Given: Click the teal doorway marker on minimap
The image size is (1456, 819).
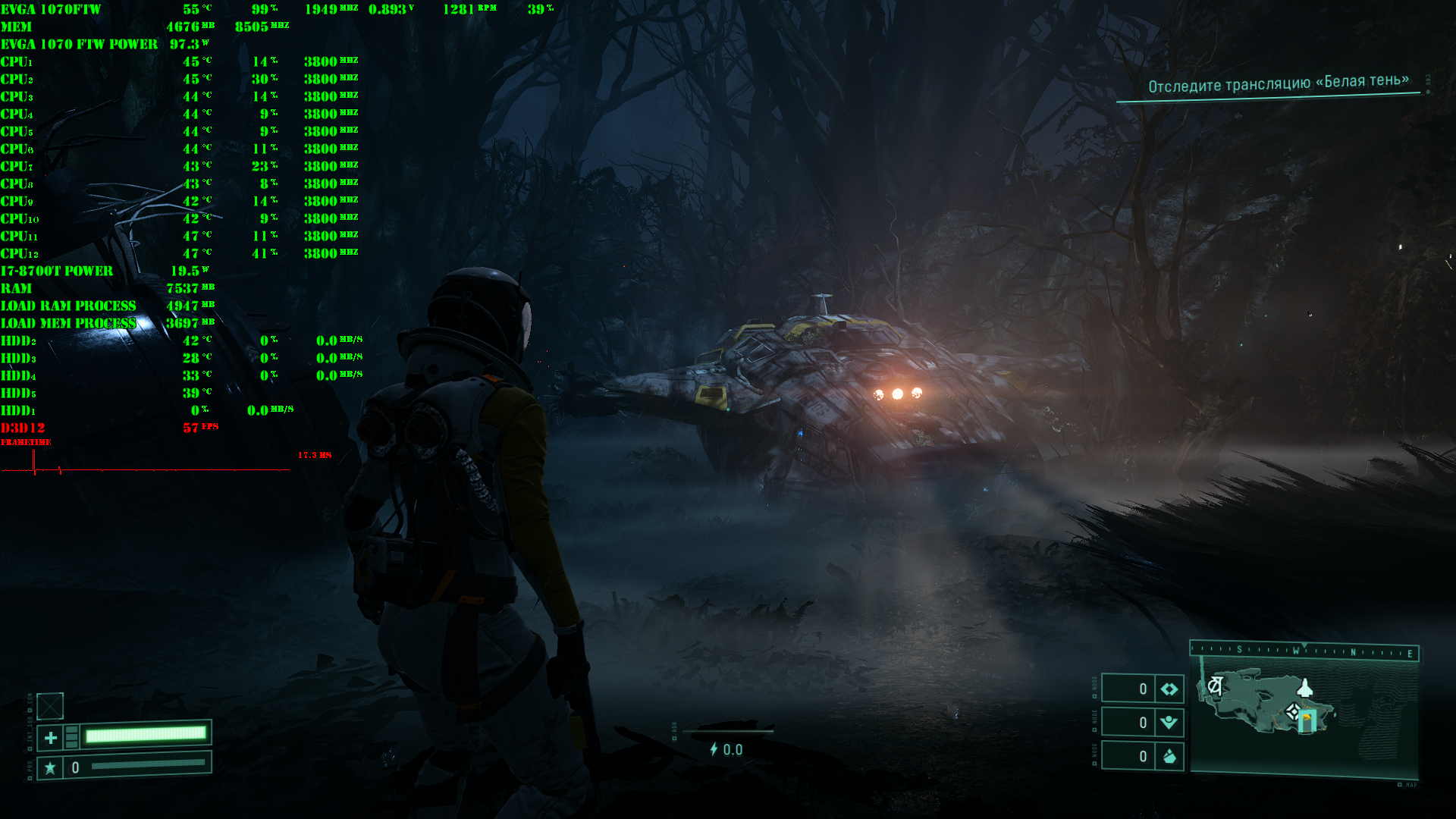Looking at the screenshot, I should 1307,721.
